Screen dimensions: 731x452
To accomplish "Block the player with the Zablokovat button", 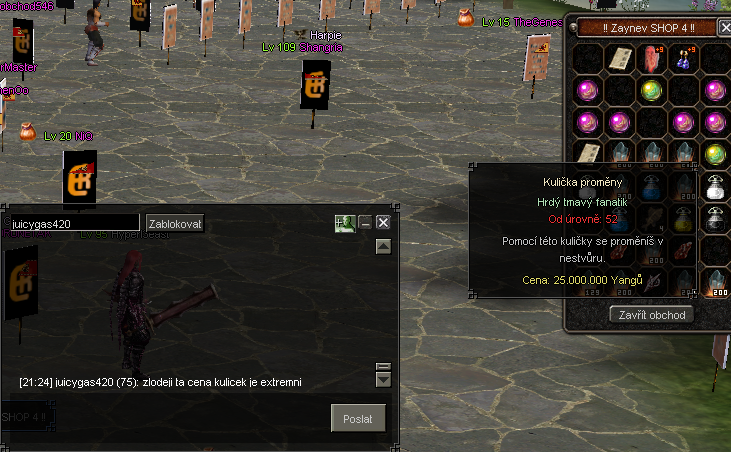I will pos(175,223).
